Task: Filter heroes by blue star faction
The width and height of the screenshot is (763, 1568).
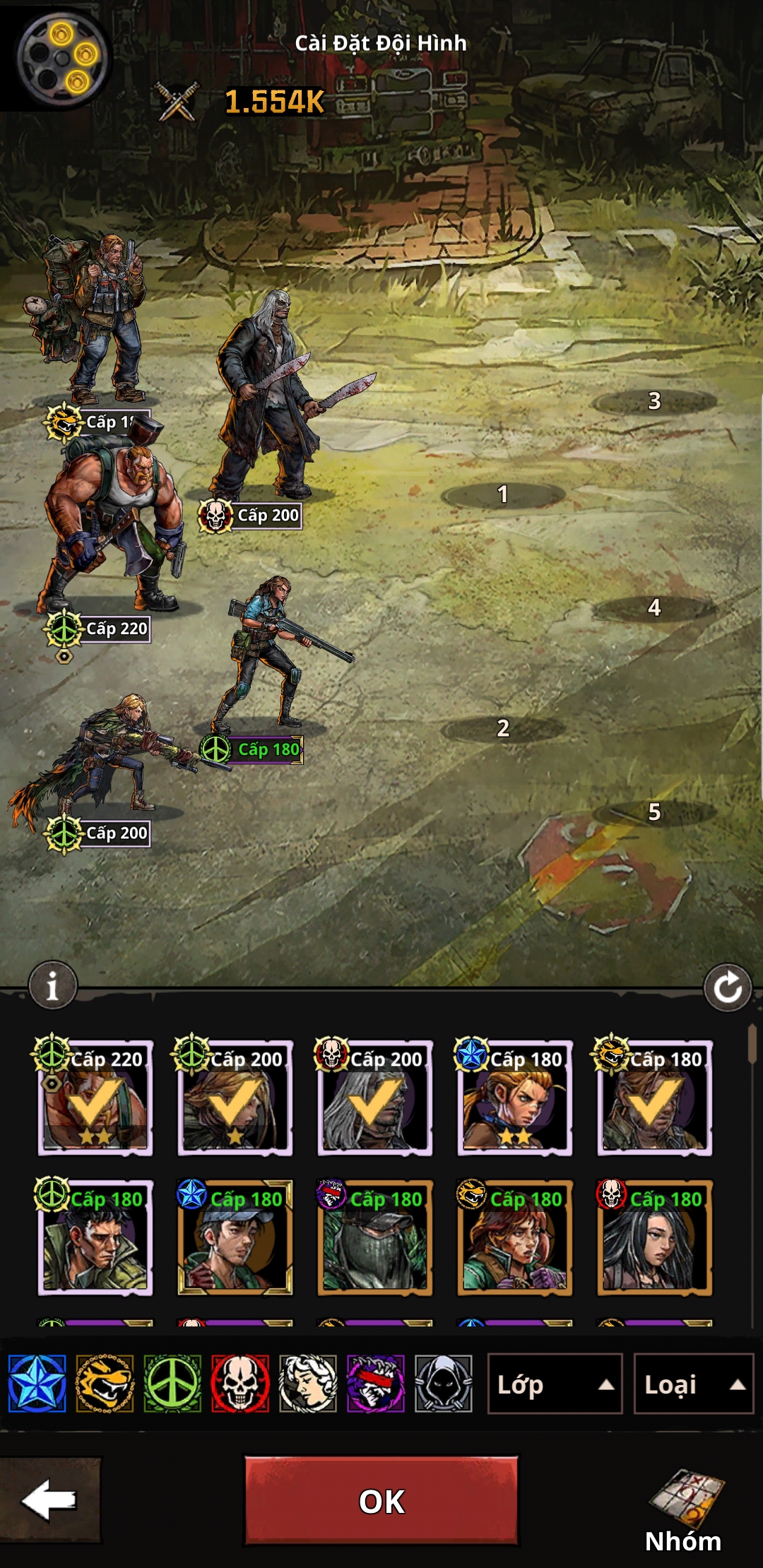Action: pos(37,1384)
